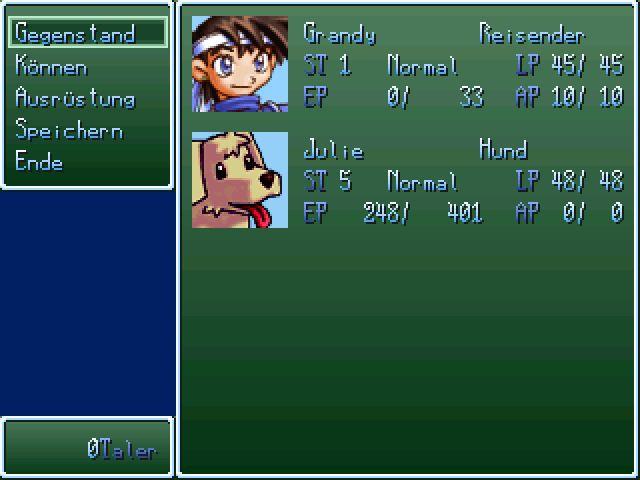
Task: Select the Können skills entry
Action: (52, 67)
